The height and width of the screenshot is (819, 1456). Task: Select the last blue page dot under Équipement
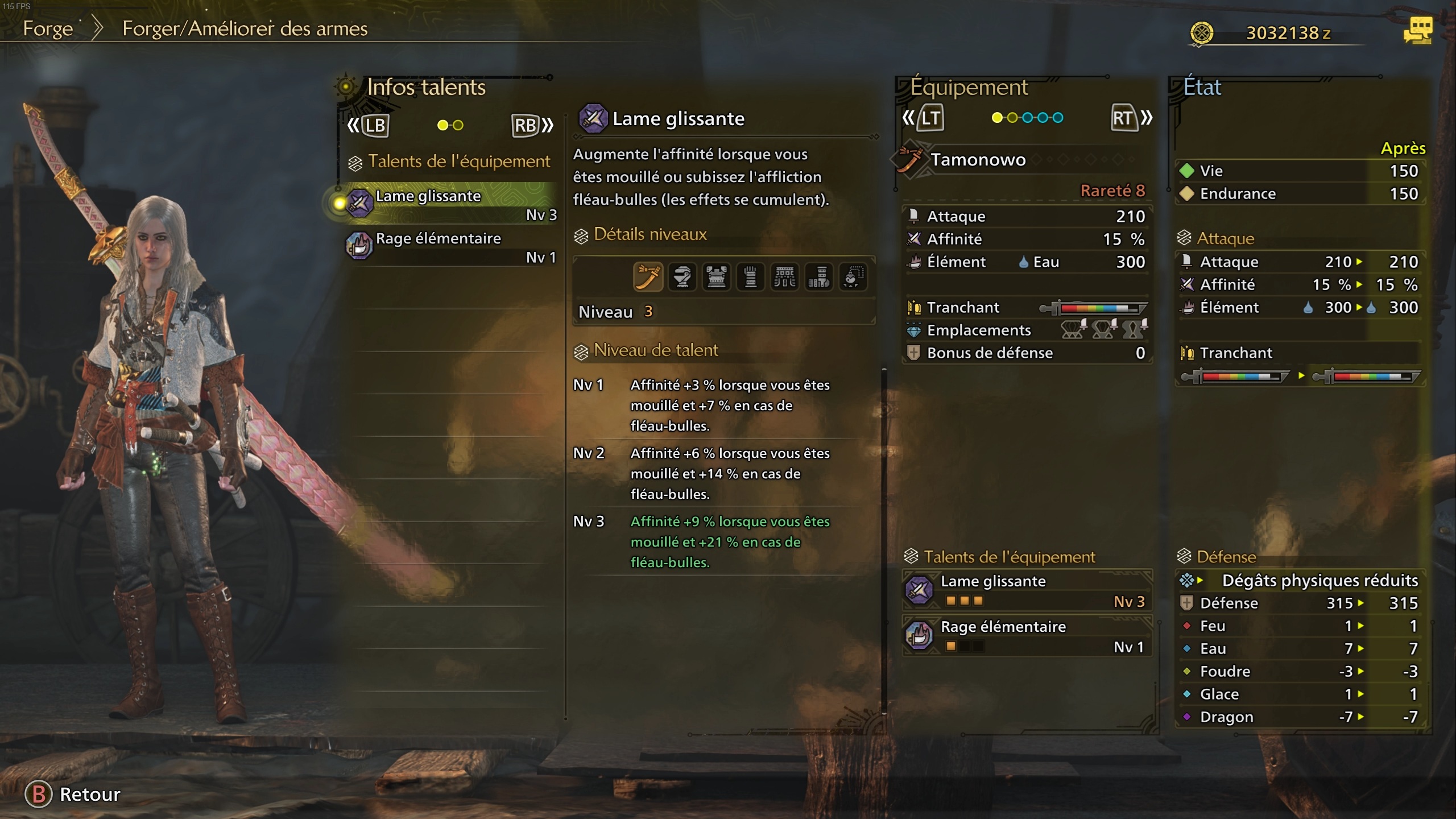coord(1058,118)
